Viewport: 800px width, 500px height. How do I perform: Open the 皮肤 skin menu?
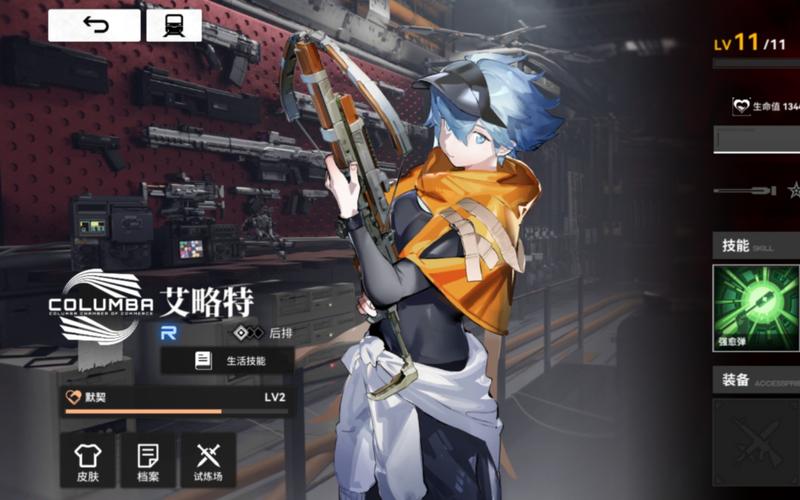pyautogui.click(x=88, y=460)
